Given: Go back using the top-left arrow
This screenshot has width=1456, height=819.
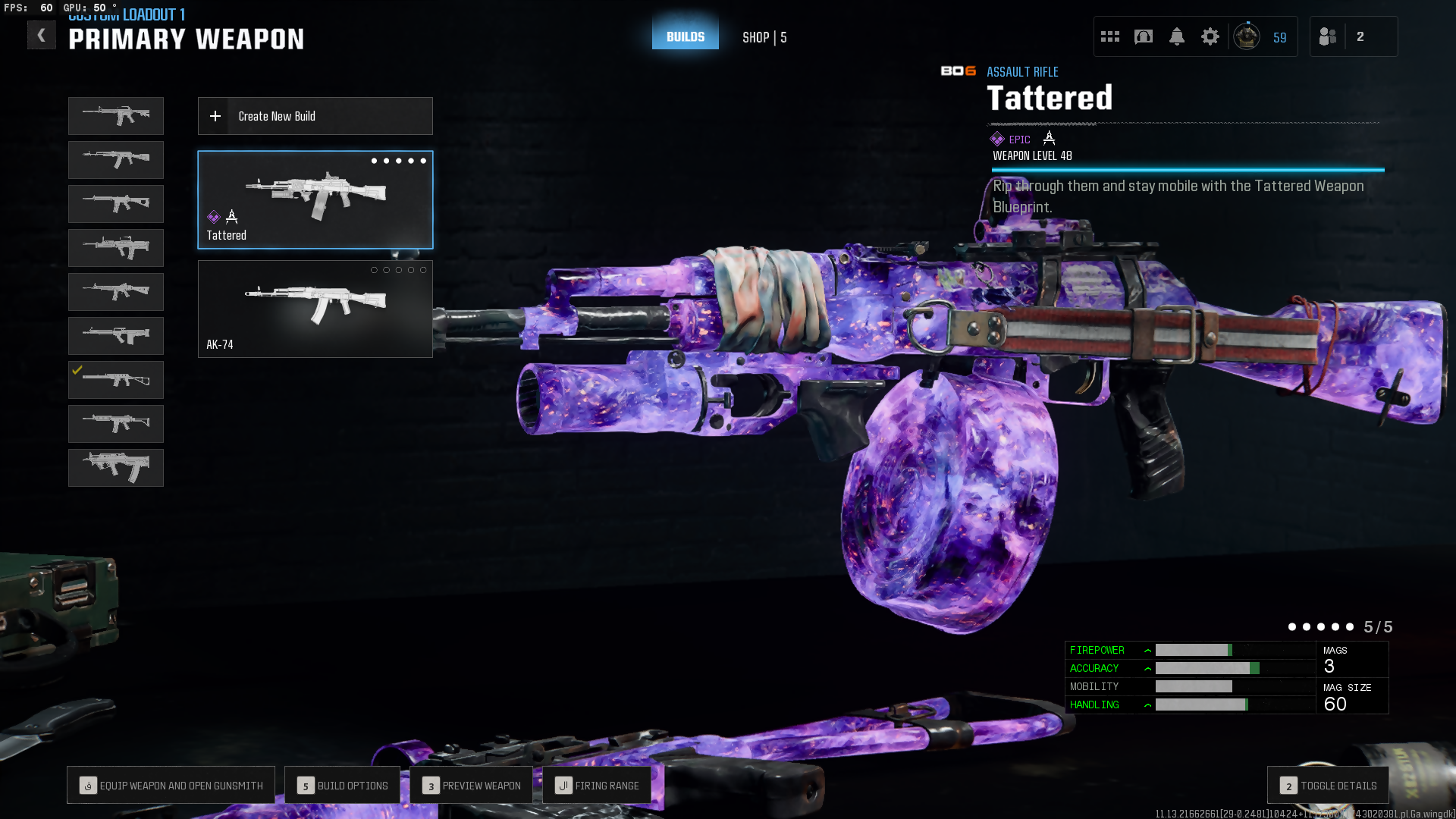Looking at the screenshot, I should 42,36.
